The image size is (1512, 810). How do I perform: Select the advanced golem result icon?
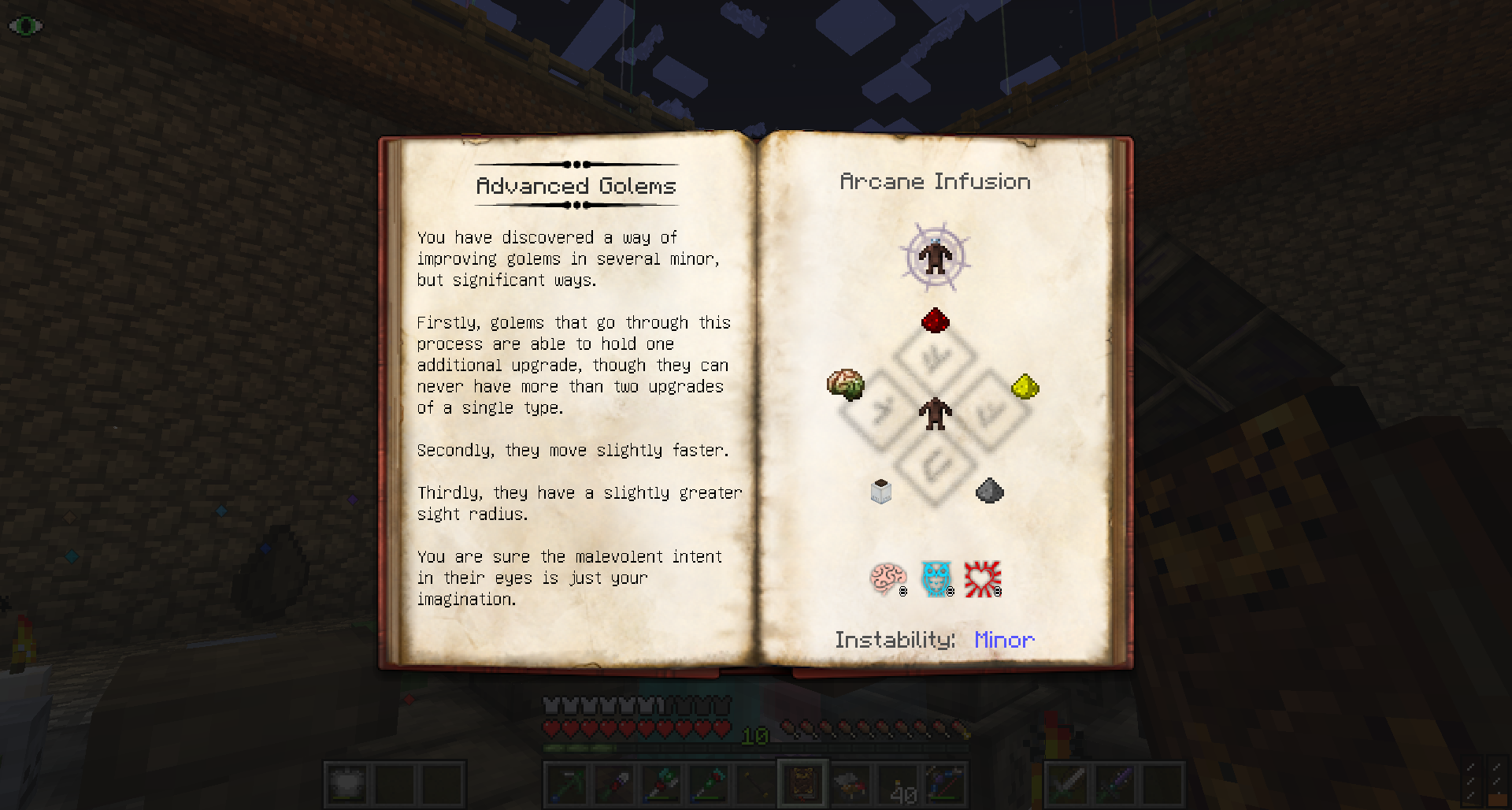pos(935,256)
